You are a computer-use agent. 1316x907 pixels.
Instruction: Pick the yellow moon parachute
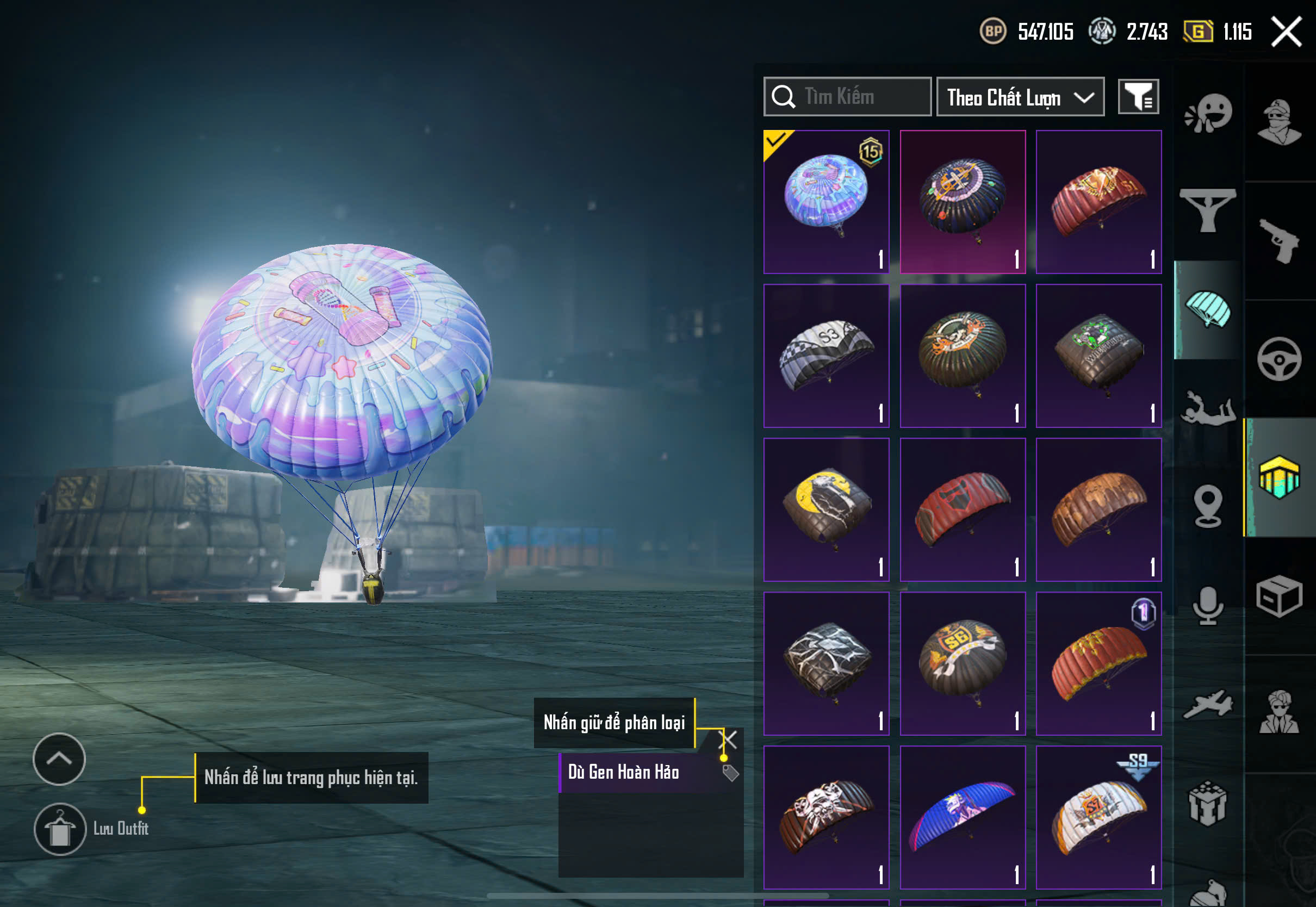(826, 510)
